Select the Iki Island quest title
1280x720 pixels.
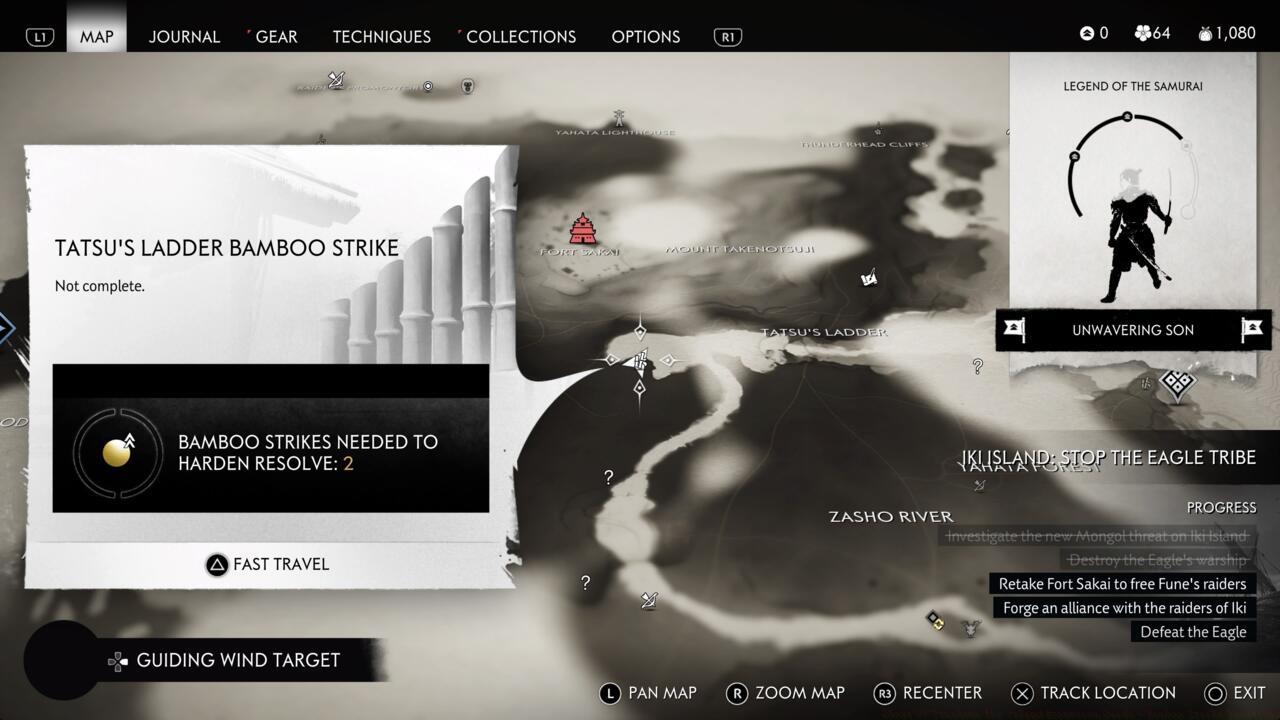click(x=1108, y=458)
